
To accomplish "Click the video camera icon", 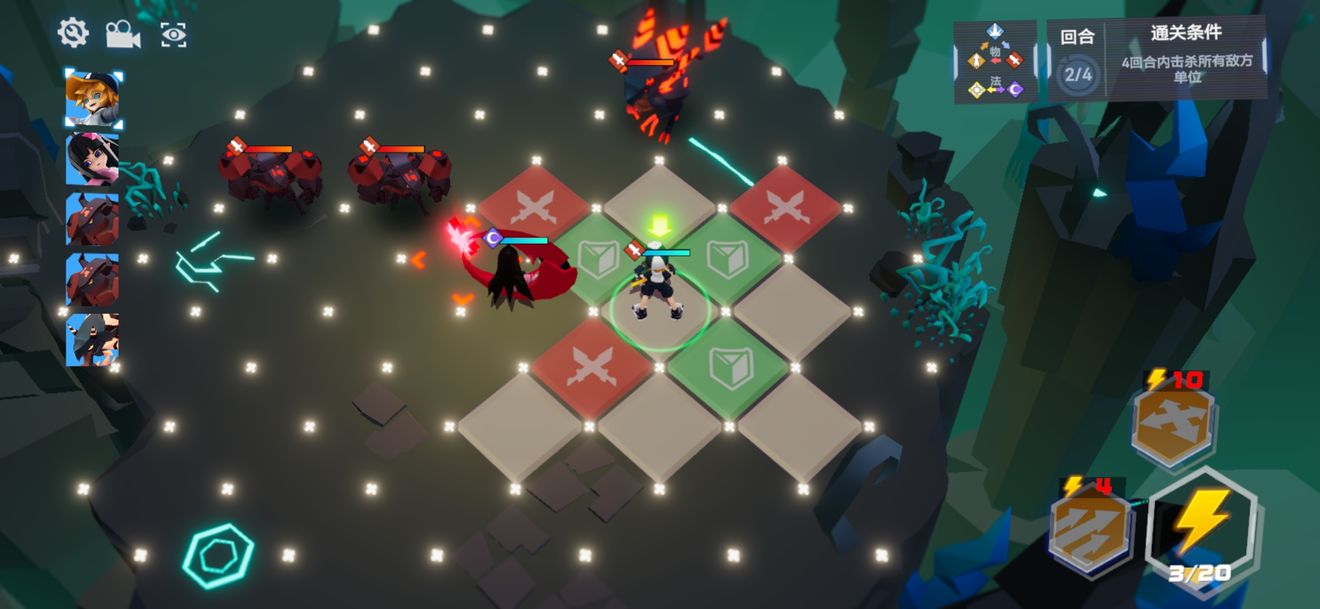I will (x=123, y=35).
